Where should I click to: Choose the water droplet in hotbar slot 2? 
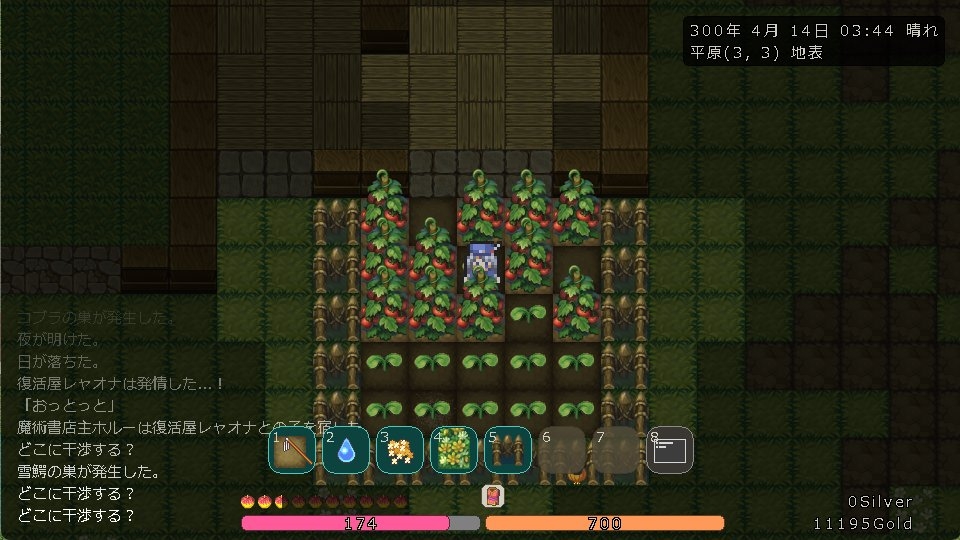click(x=346, y=451)
